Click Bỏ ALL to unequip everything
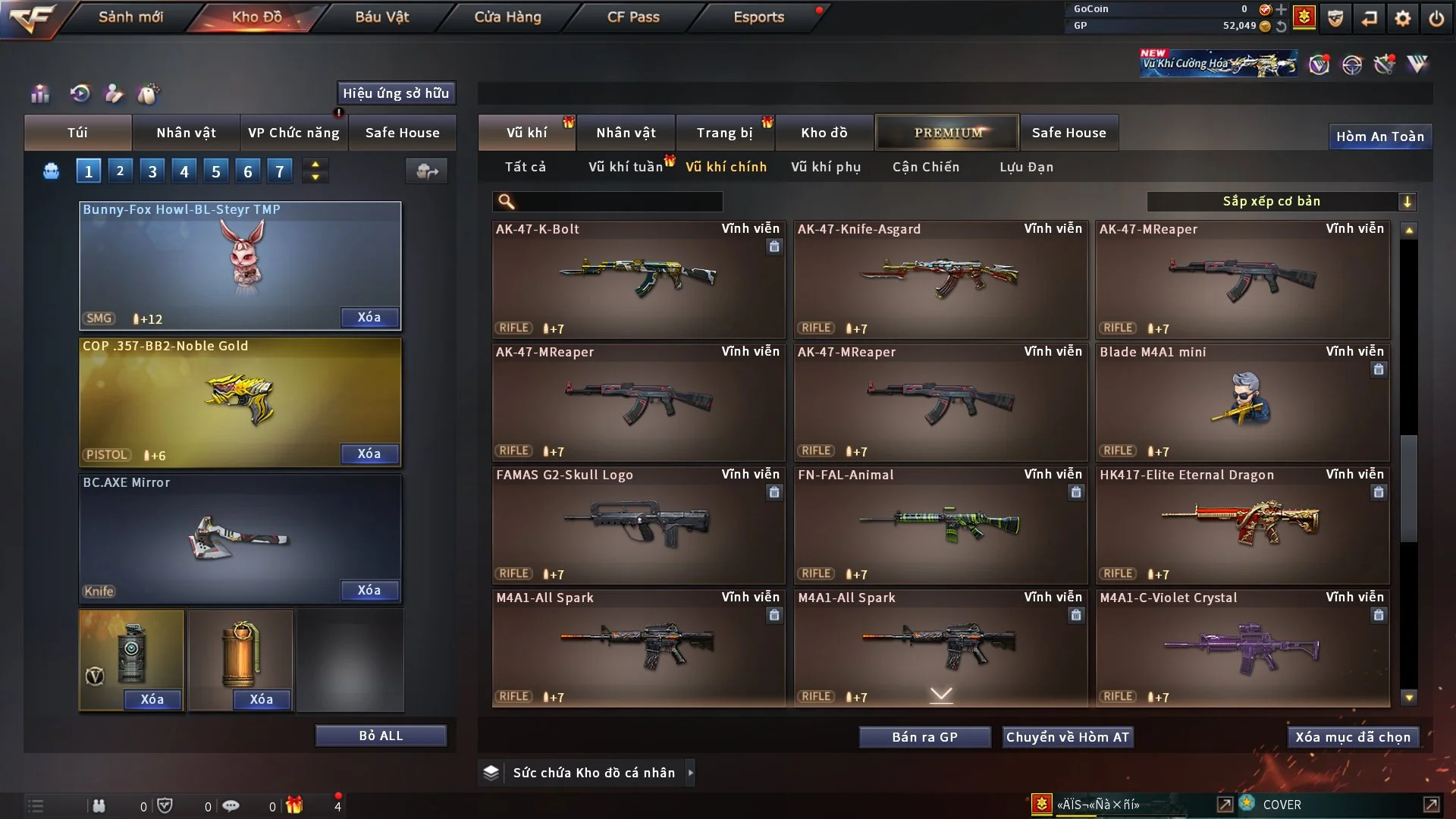The height and width of the screenshot is (819, 1456). (x=381, y=736)
